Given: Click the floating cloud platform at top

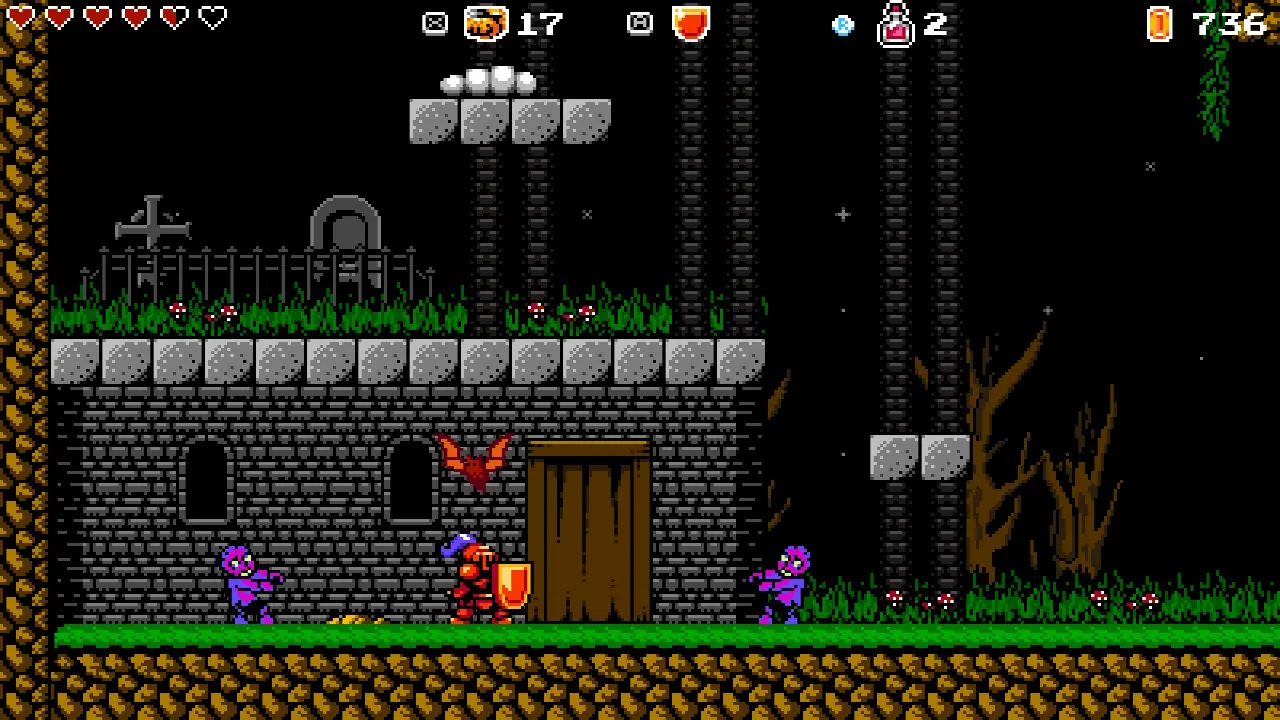Looking at the screenshot, I should point(488,83).
